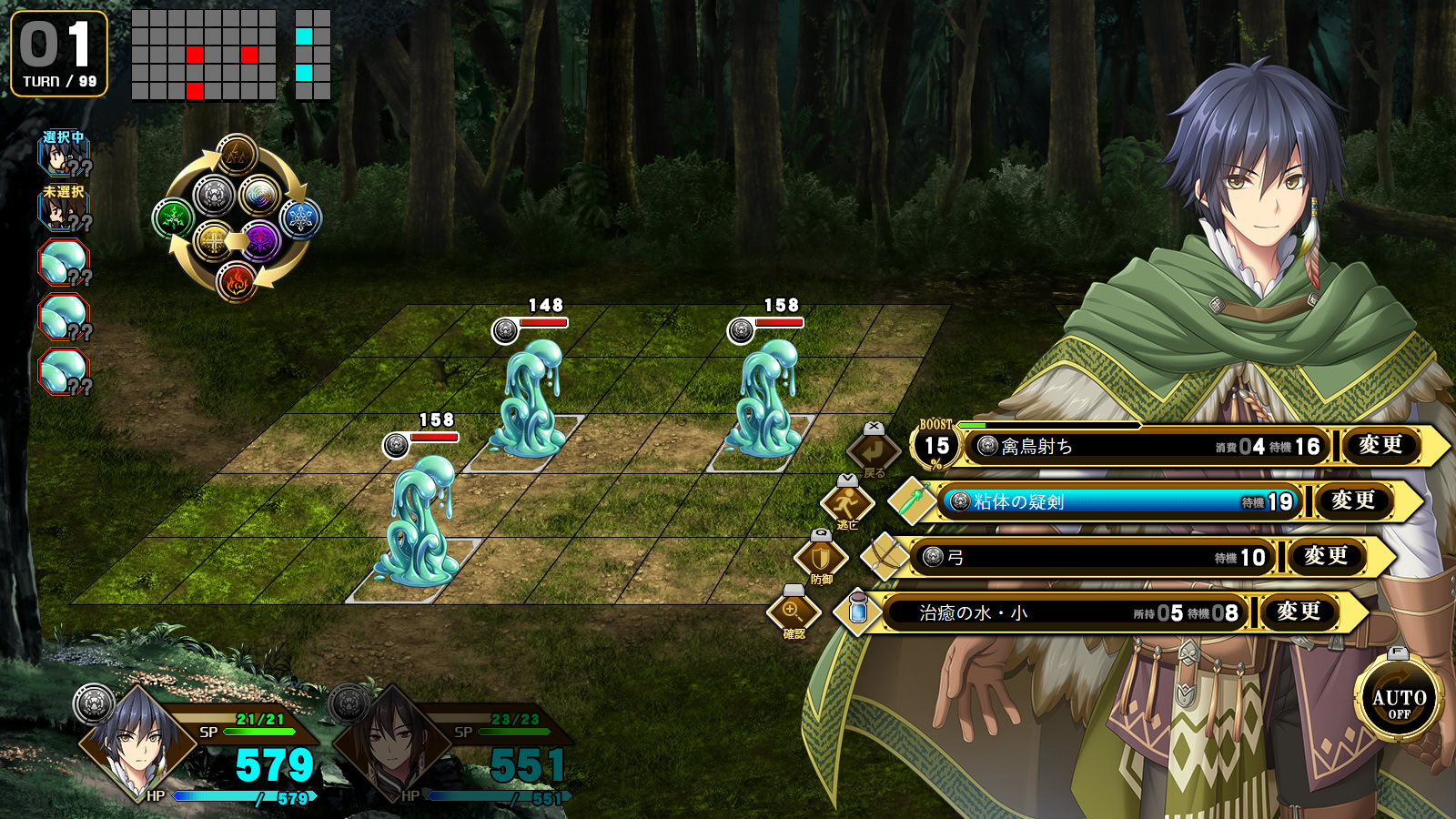Toggle the AUTO battle button
Screen dimensions: 1456x819
(x=1399, y=700)
